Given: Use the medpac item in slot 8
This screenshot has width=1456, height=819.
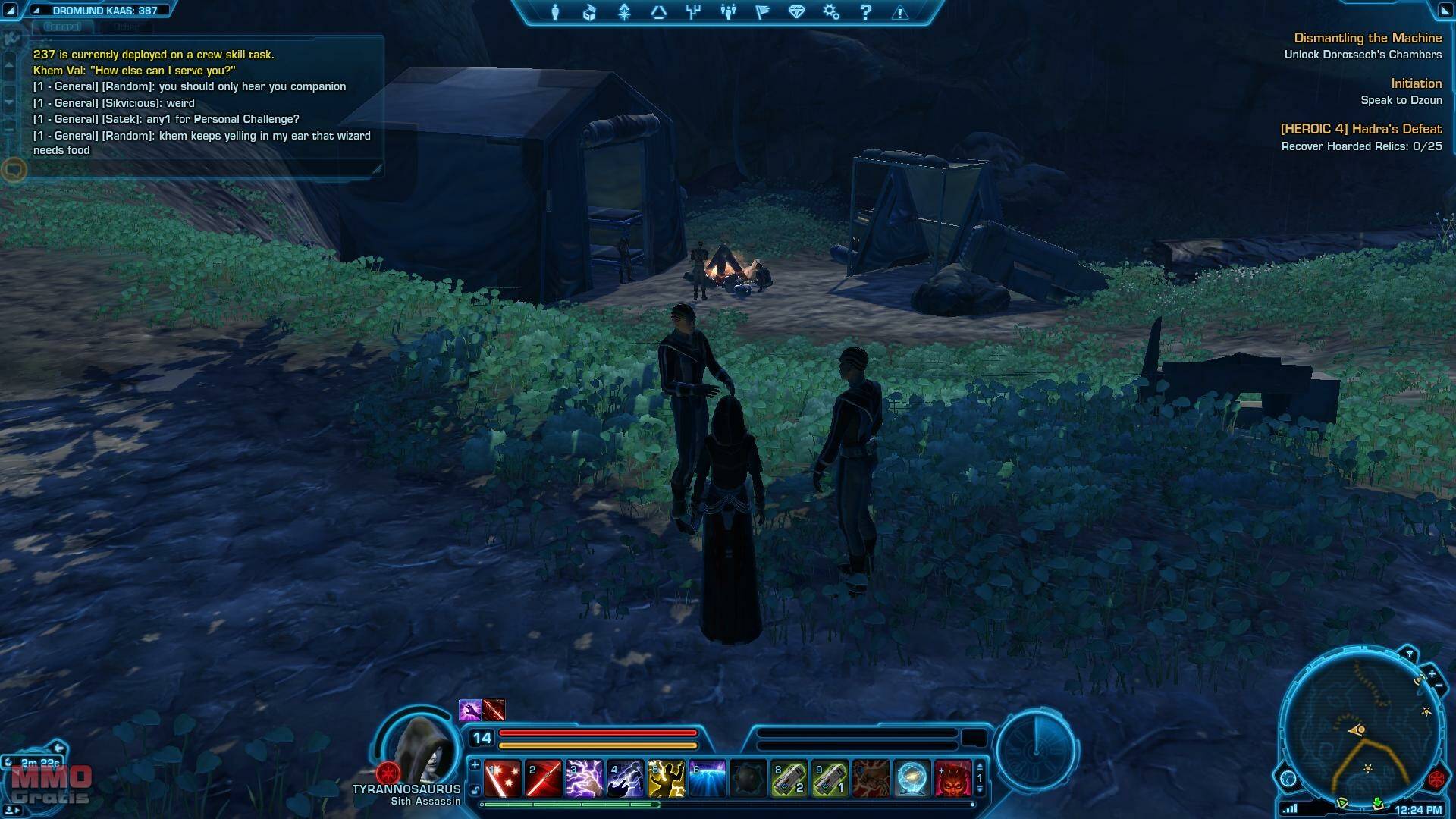Looking at the screenshot, I should (x=789, y=779).
